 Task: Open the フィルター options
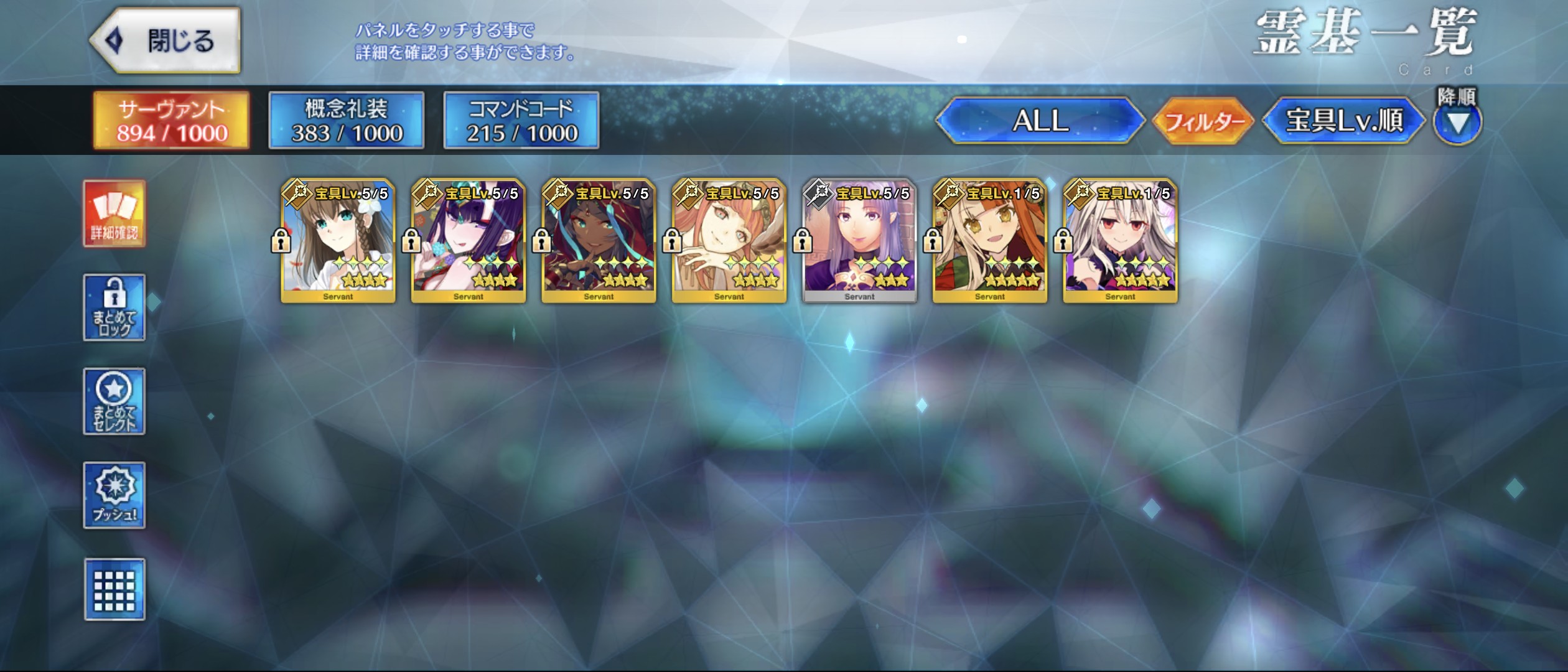(x=1203, y=121)
